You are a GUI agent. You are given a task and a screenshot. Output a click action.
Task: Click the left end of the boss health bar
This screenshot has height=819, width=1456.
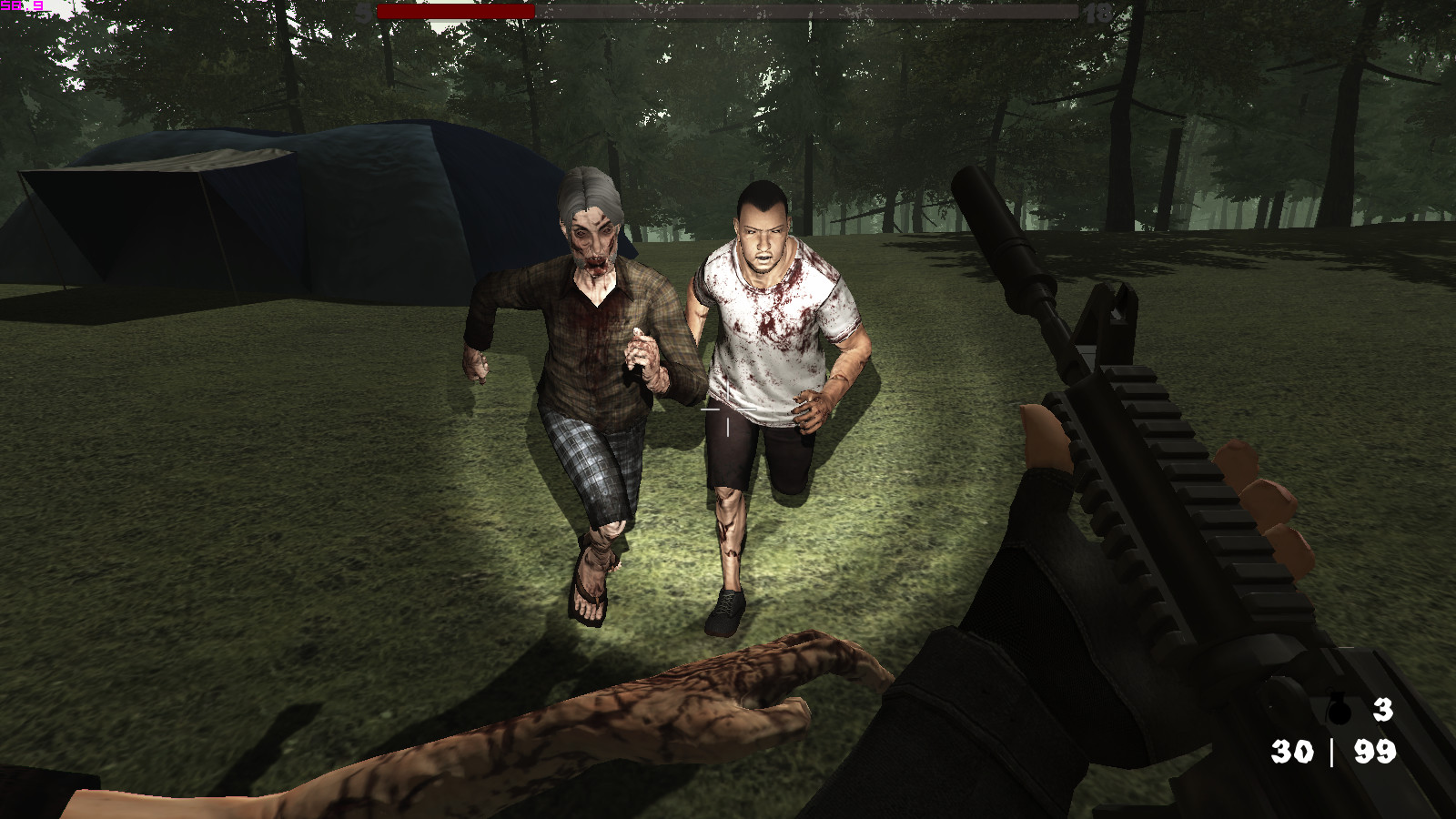coord(382,12)
